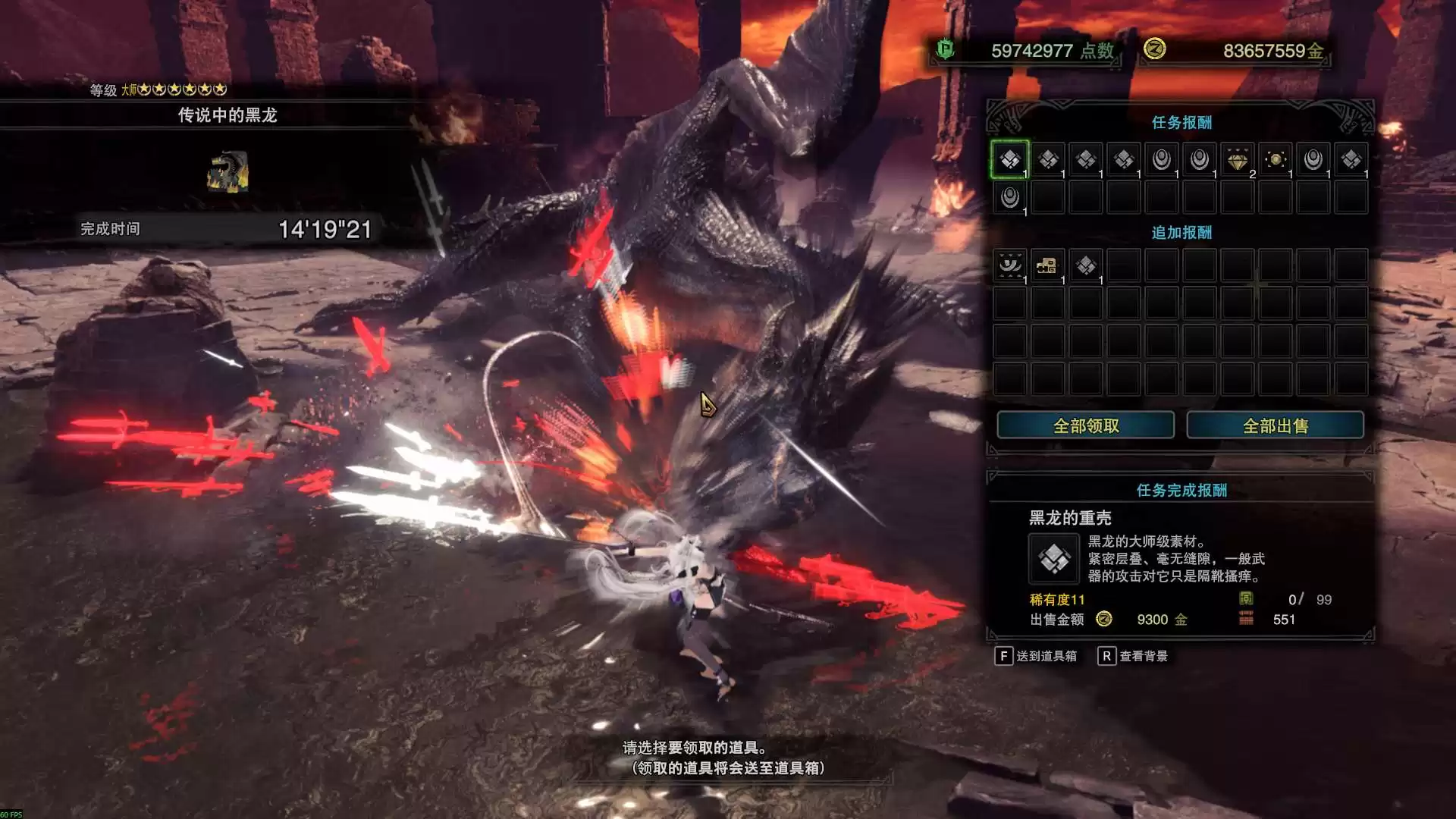The height and width of the screenshot is (819, 1456).
Task: Pick the shell icon in bonus rewards
Action: (x=1086, y=265)
